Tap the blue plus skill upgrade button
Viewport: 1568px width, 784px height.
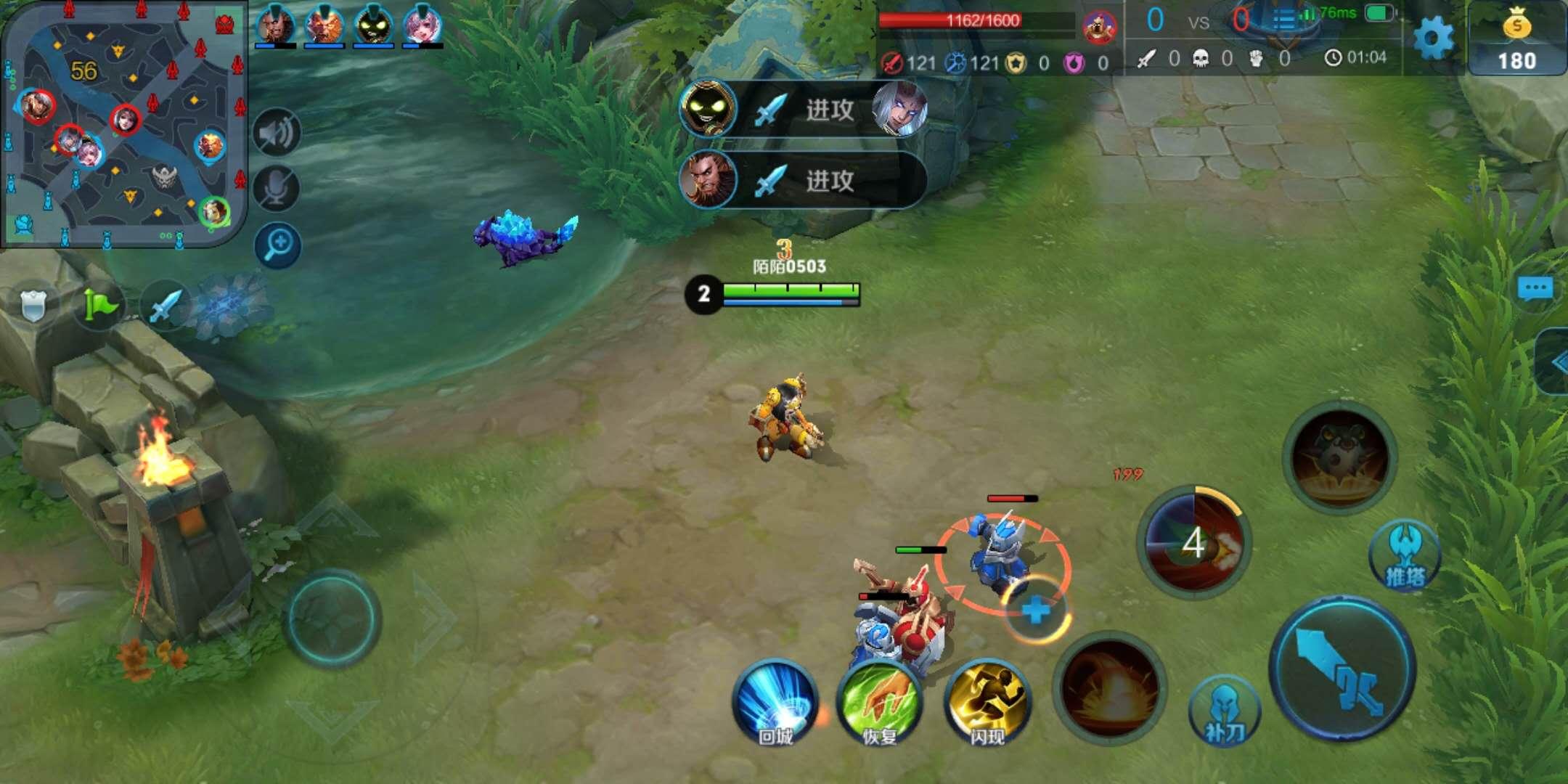pyautogui.click(x=1037, y=610)
